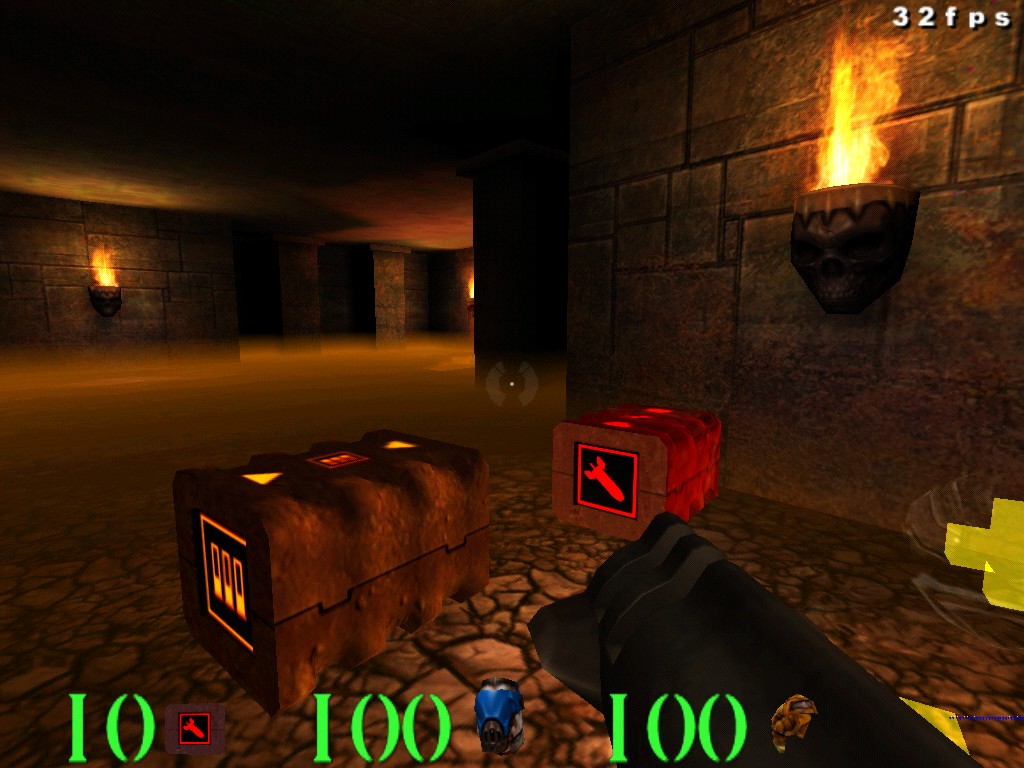Select the blue player head icon
This screenshot has height=768, width=1024.
click(498, 715)
